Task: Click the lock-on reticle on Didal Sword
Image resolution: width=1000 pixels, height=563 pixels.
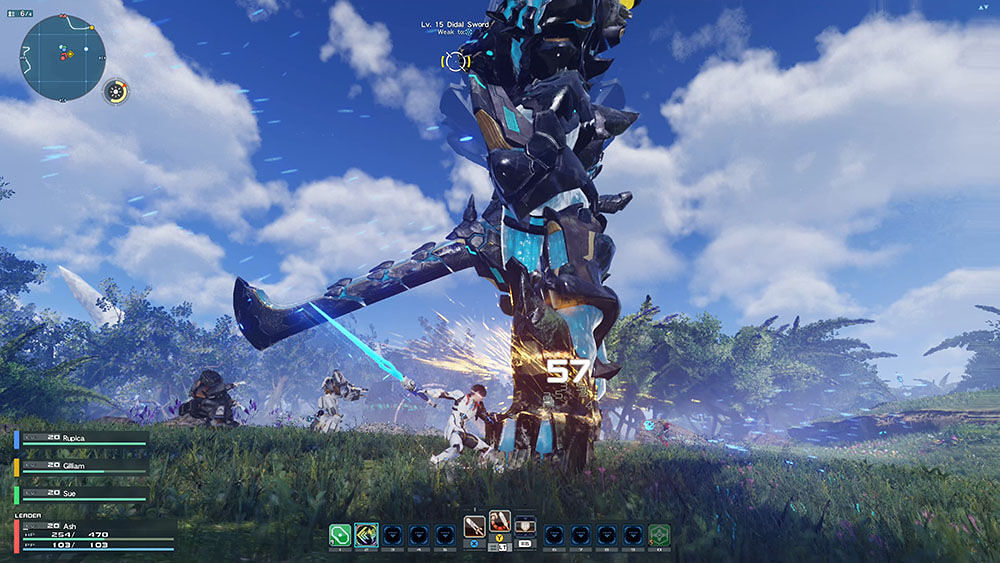Action: tap(456, 61)
